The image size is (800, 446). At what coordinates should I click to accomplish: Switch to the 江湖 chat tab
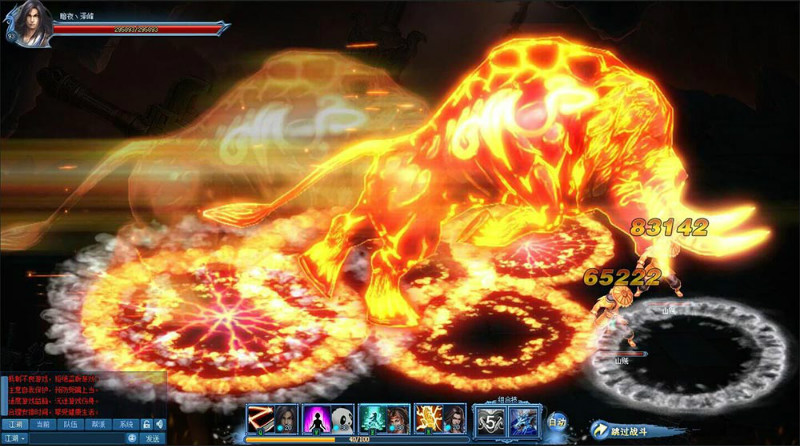[x=14, y=425]
